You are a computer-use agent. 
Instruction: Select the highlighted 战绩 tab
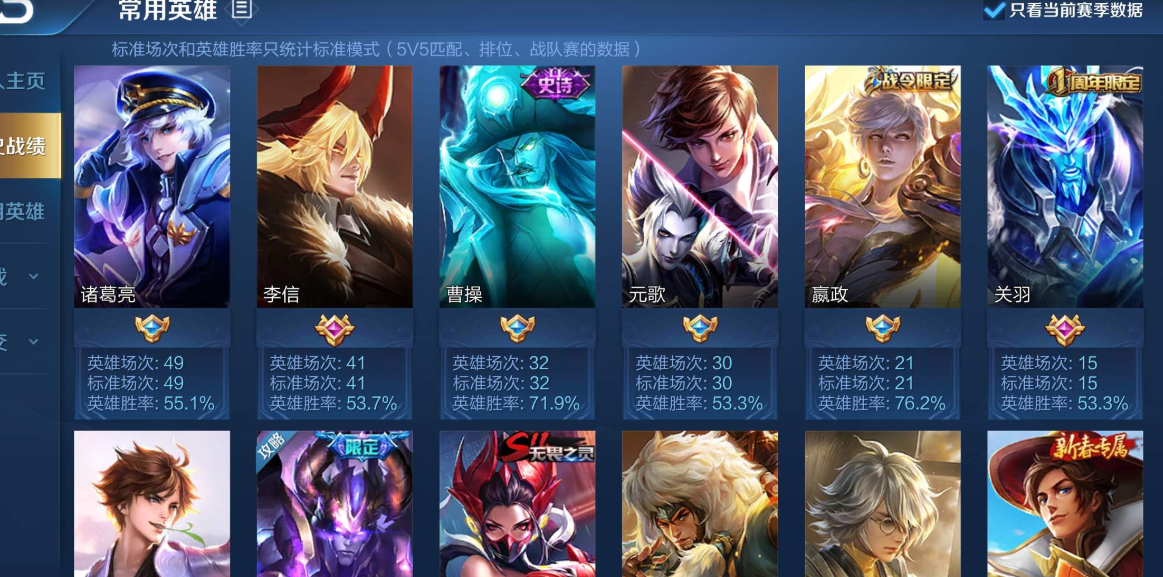[26, 146]
